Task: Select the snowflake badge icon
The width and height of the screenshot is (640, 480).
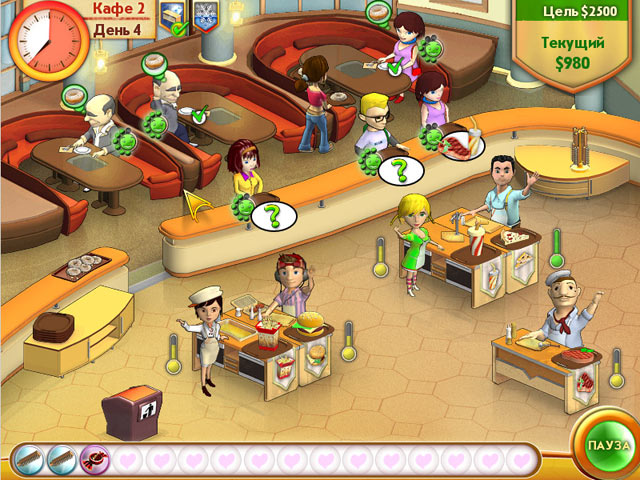Action: pyautogui.click(x=204, y=16)
